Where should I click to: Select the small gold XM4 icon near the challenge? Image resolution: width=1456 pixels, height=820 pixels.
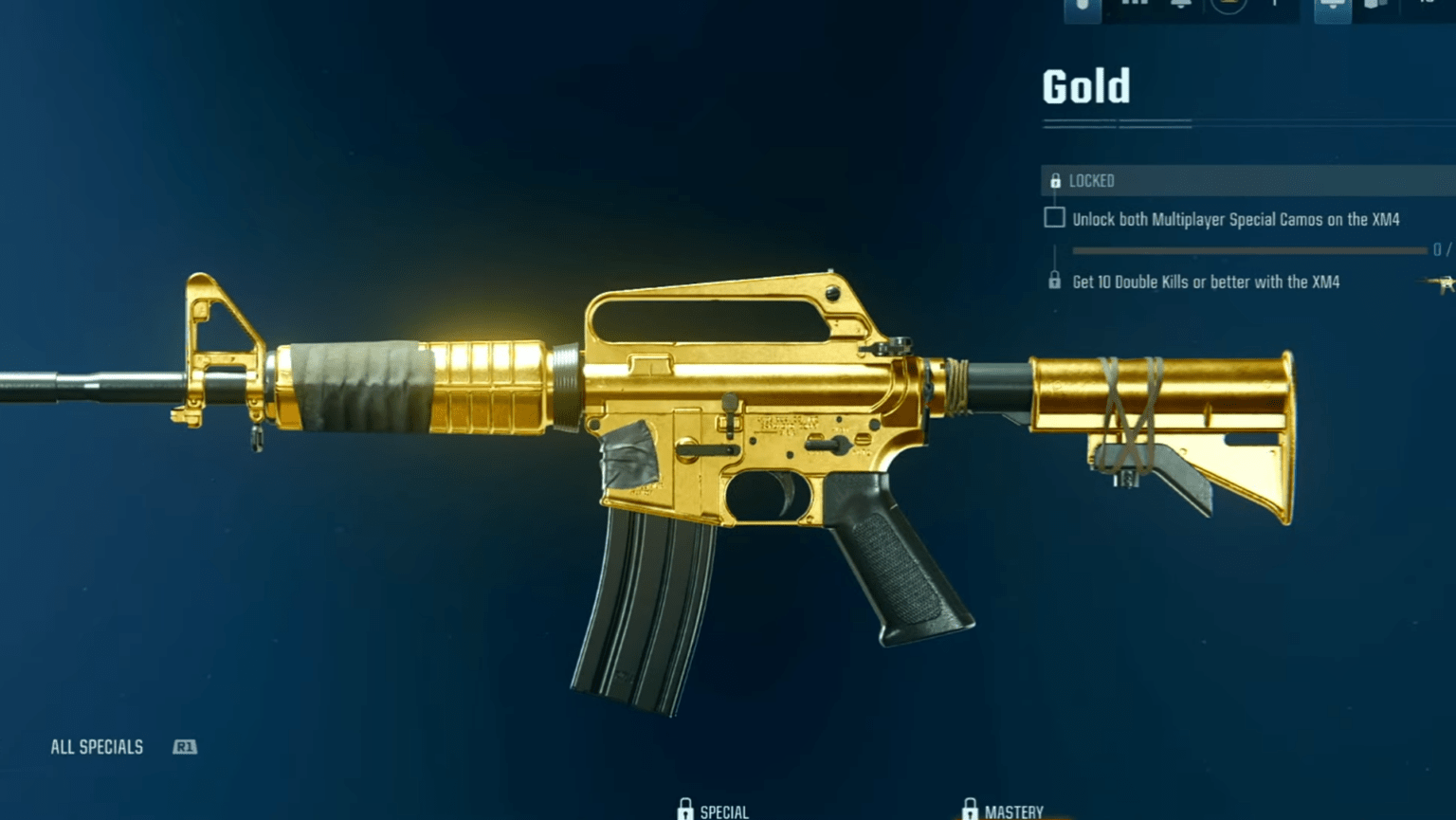1440,284
